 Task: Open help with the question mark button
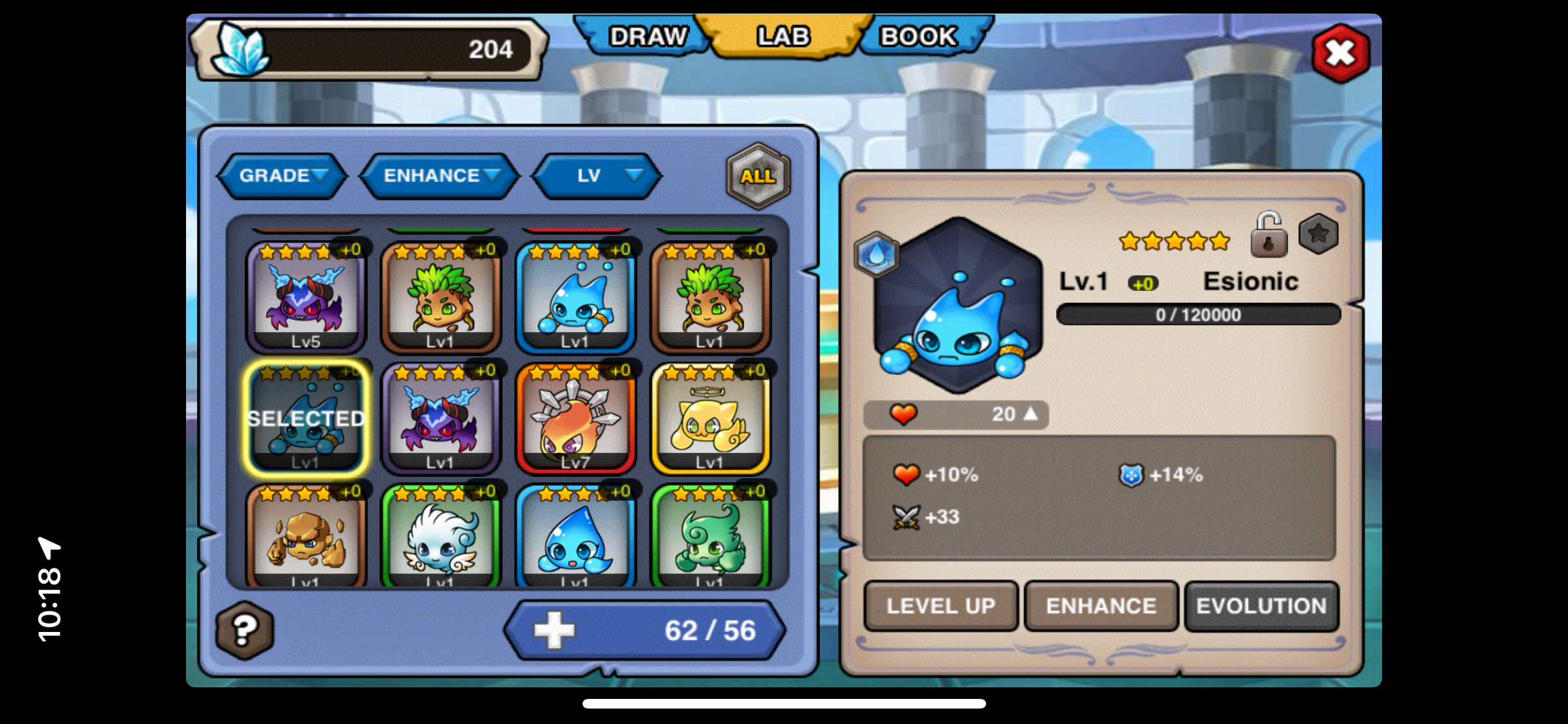[x=245, y=630]
